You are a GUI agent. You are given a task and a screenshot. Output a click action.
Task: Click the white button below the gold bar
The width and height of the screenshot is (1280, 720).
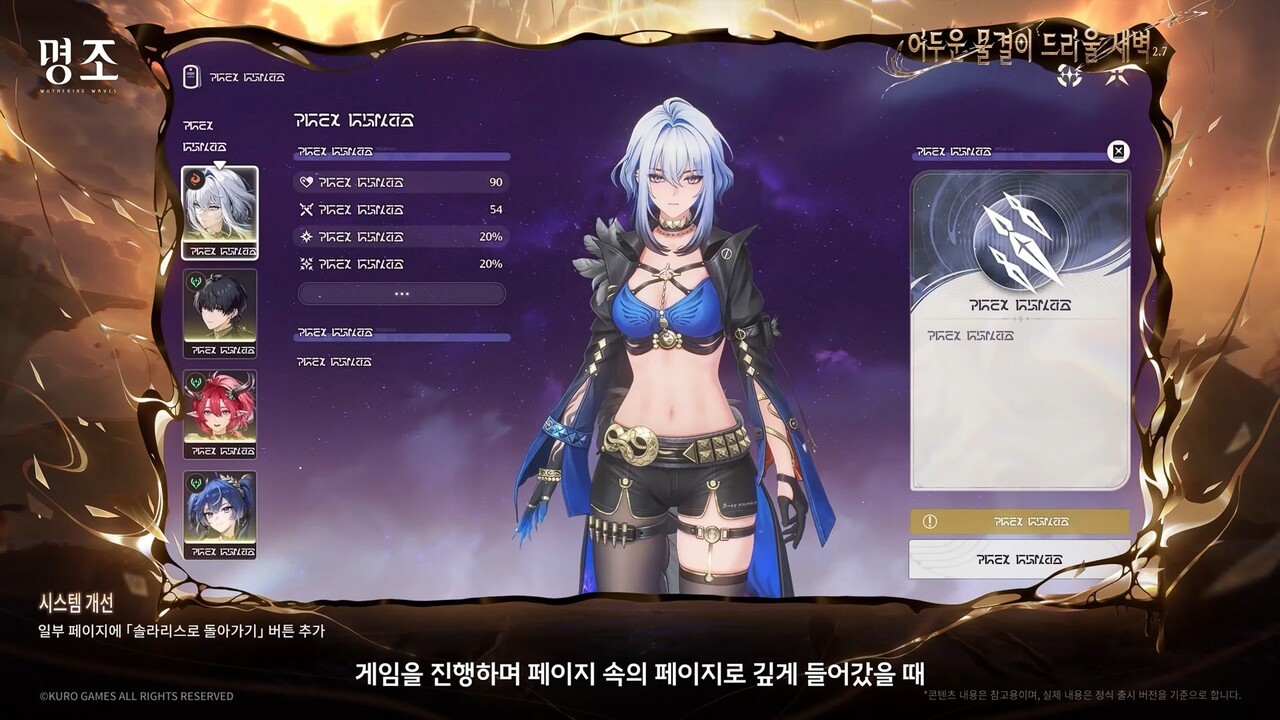(1019, 559)
